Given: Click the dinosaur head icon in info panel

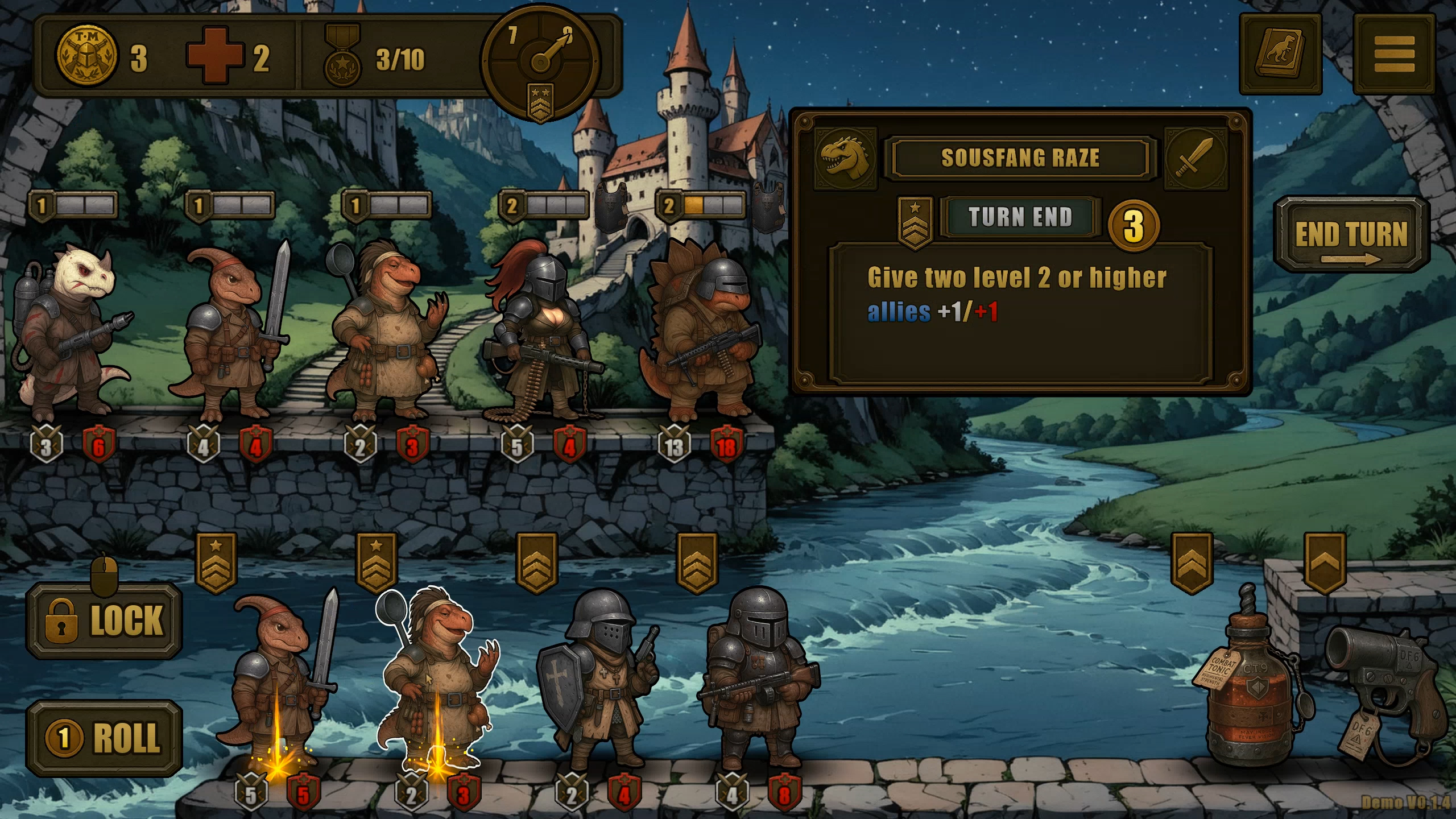Looking at the screenshot, I should point(845,158).
